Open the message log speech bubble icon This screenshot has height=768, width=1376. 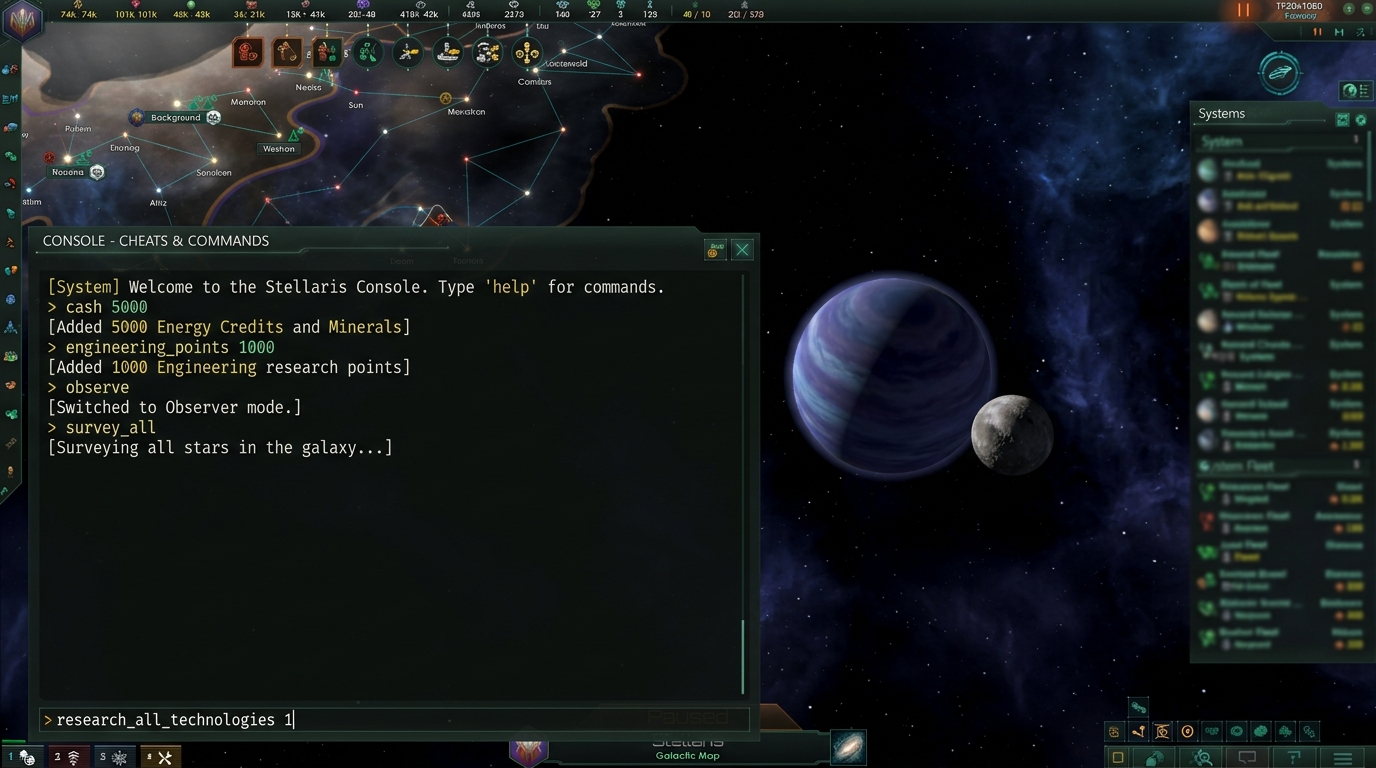click(1247, 758)
